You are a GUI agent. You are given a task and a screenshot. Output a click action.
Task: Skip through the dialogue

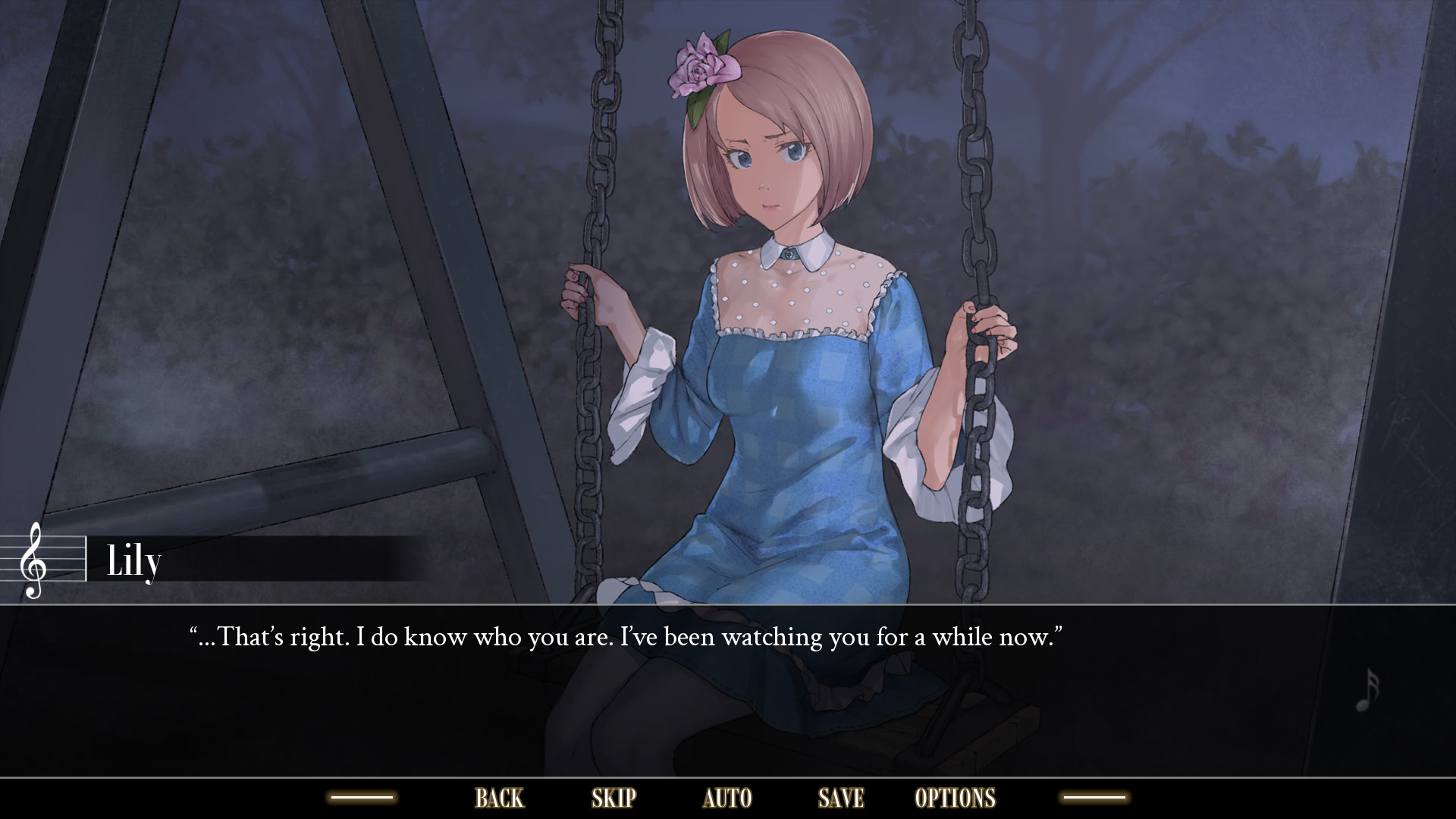[613, 798]
